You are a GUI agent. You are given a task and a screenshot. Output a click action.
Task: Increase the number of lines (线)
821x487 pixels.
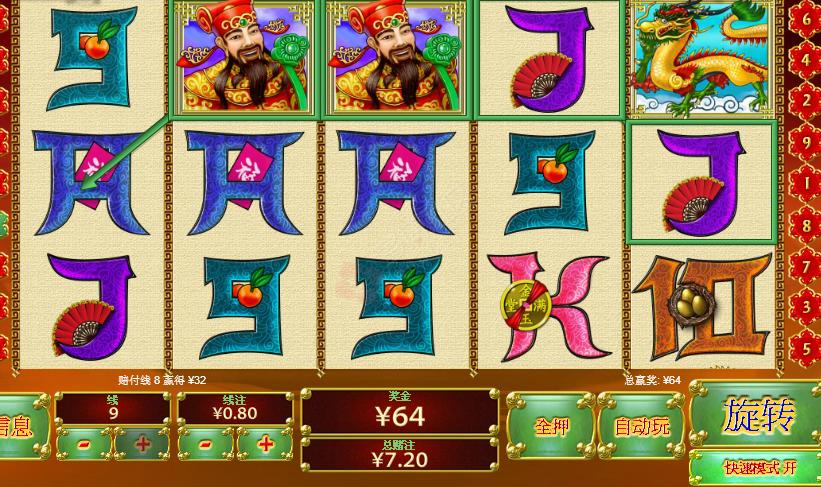(x=141, y=443)
